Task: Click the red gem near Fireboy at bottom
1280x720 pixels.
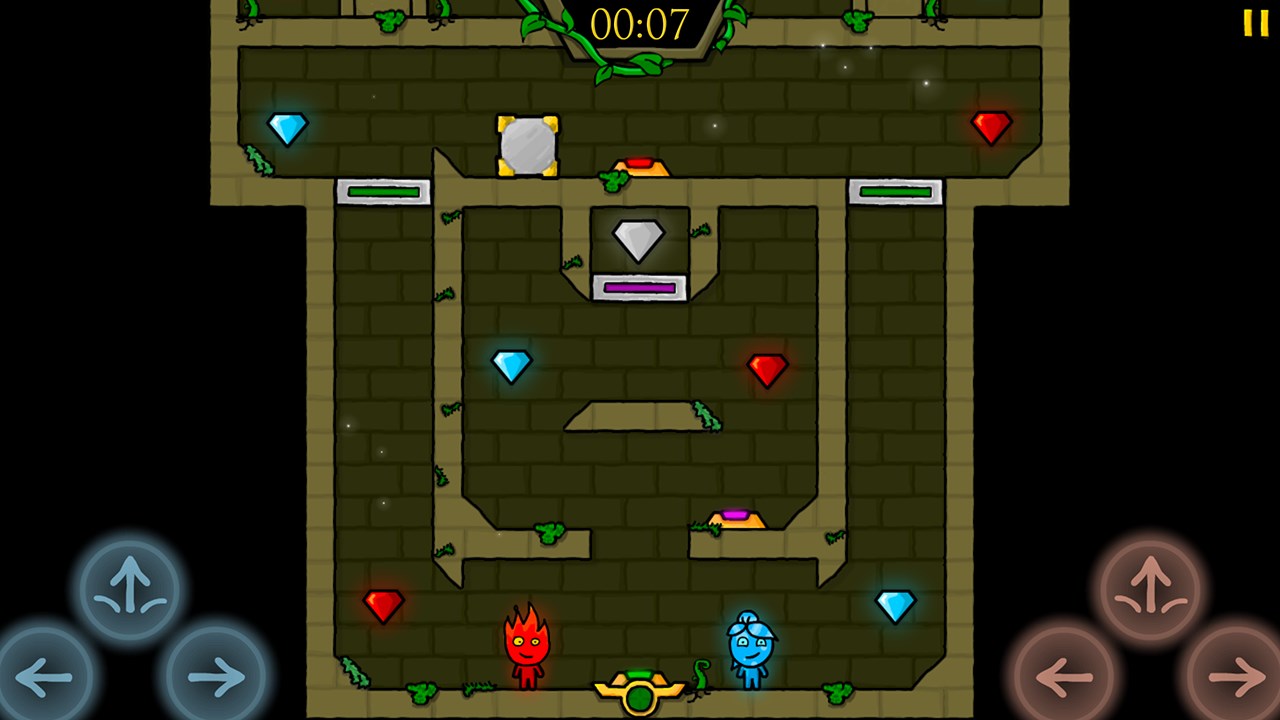Action: click(x=385, y=605)
